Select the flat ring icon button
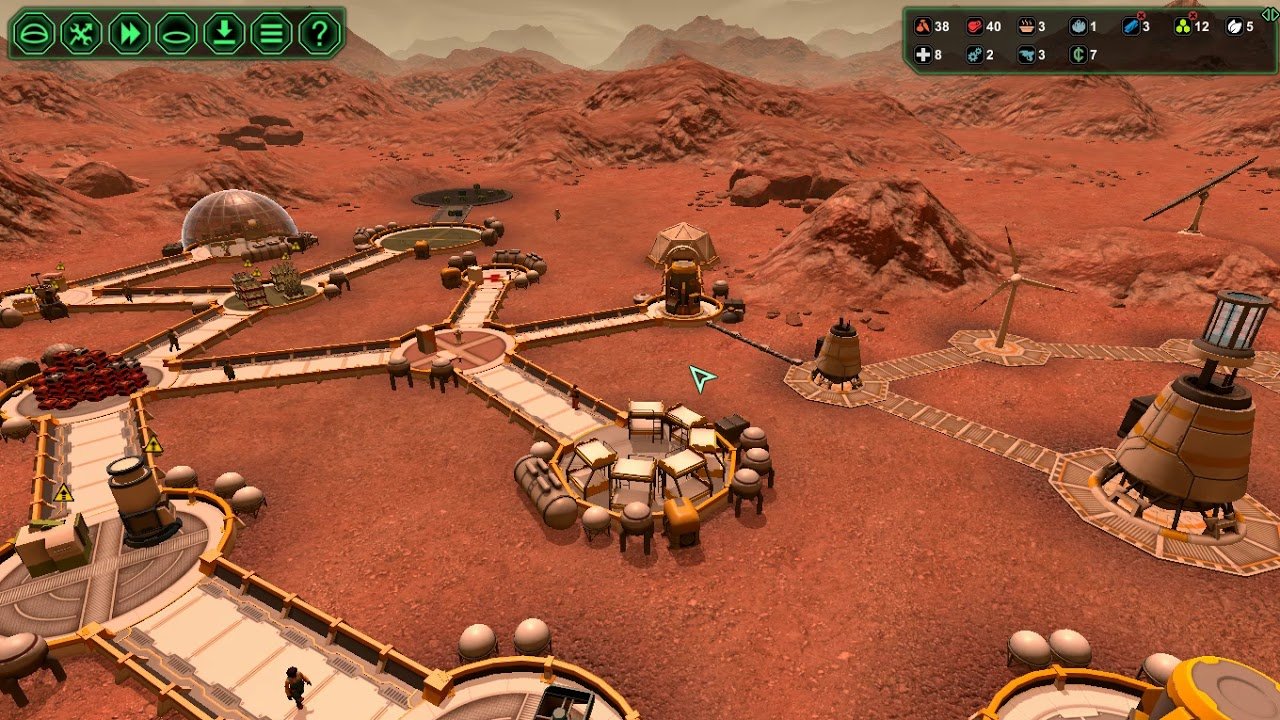The image size is (1280, 720). [x=177, y=34]
